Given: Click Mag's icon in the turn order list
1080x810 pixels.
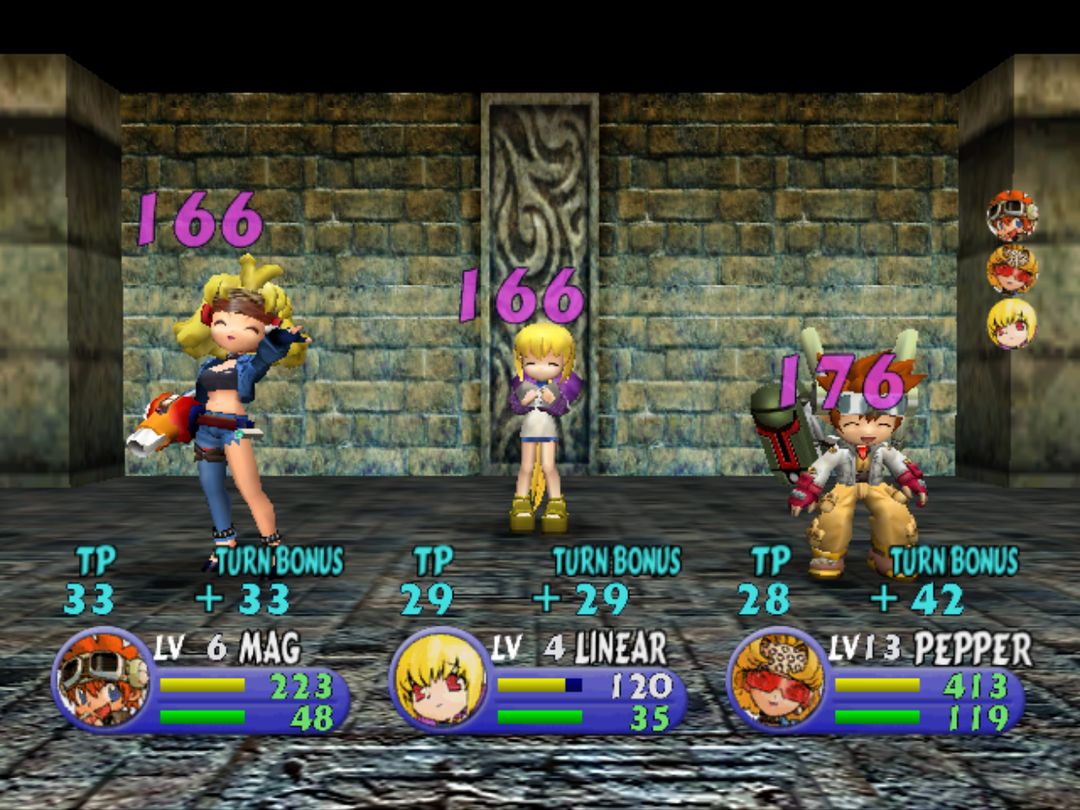Looking at the screenshot, I should tap(1011, 216).
